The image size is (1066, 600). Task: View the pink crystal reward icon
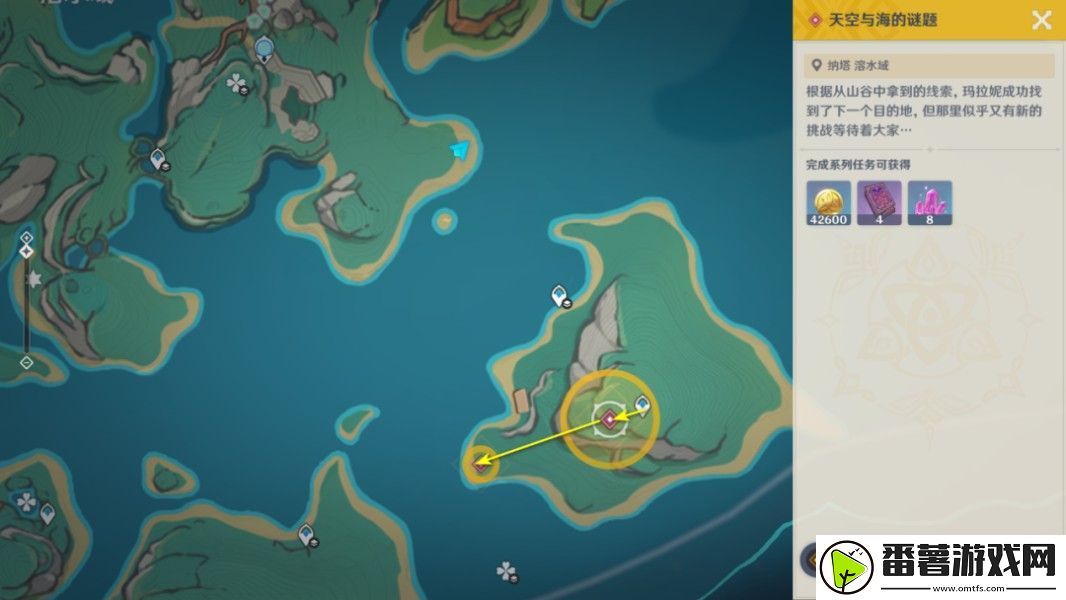(930, 202)
